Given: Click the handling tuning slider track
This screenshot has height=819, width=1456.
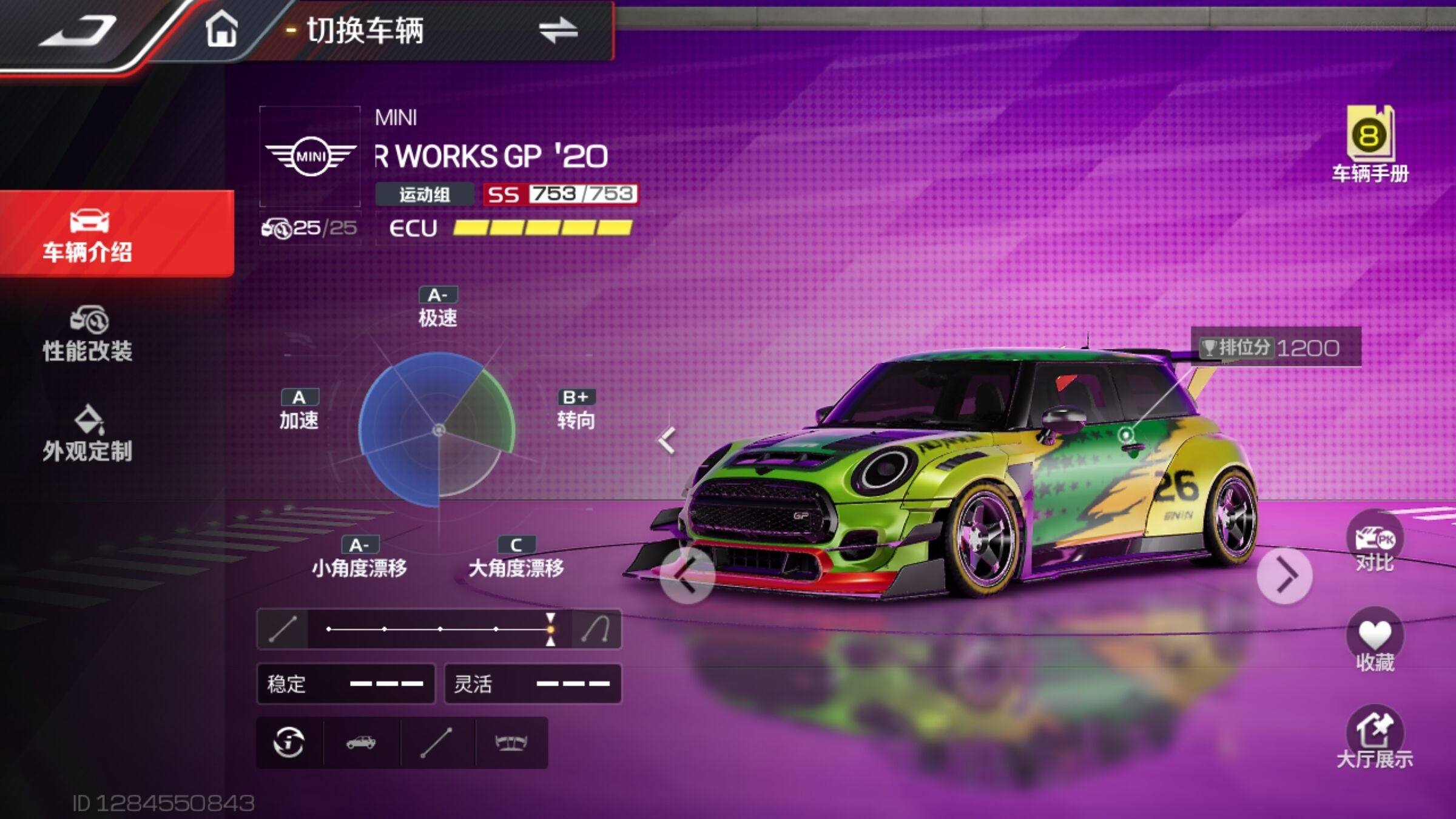Looking at the screenshot, I should coord(439,629).
